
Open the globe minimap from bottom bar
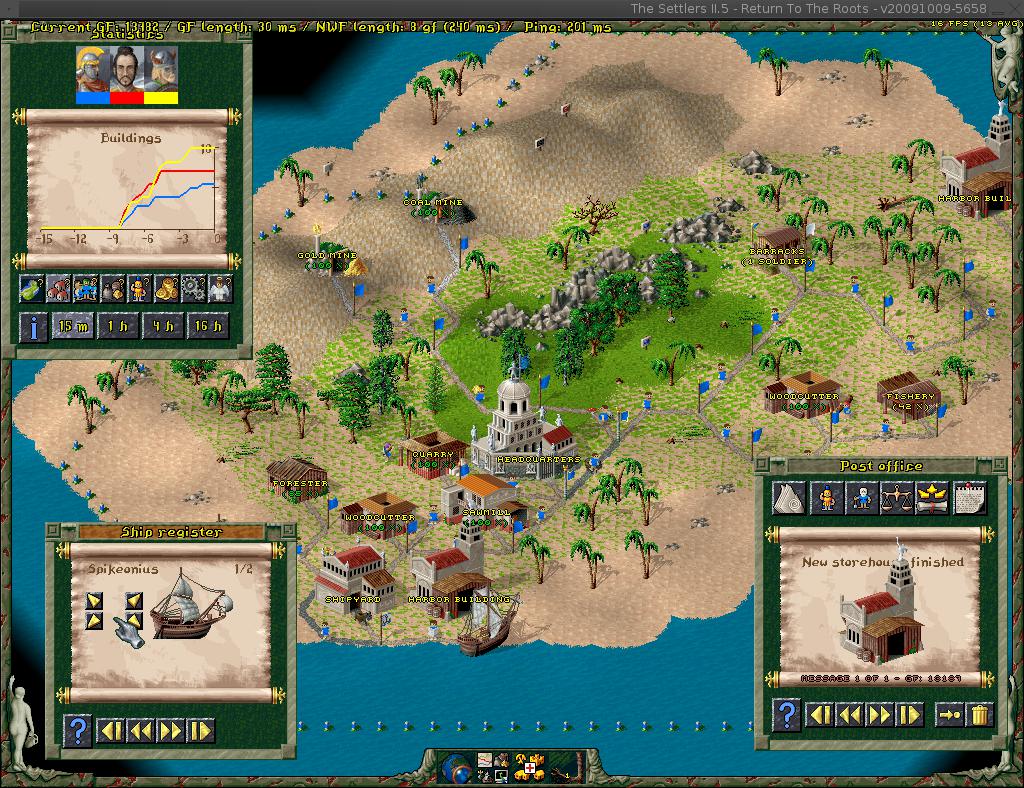[455, 768]
